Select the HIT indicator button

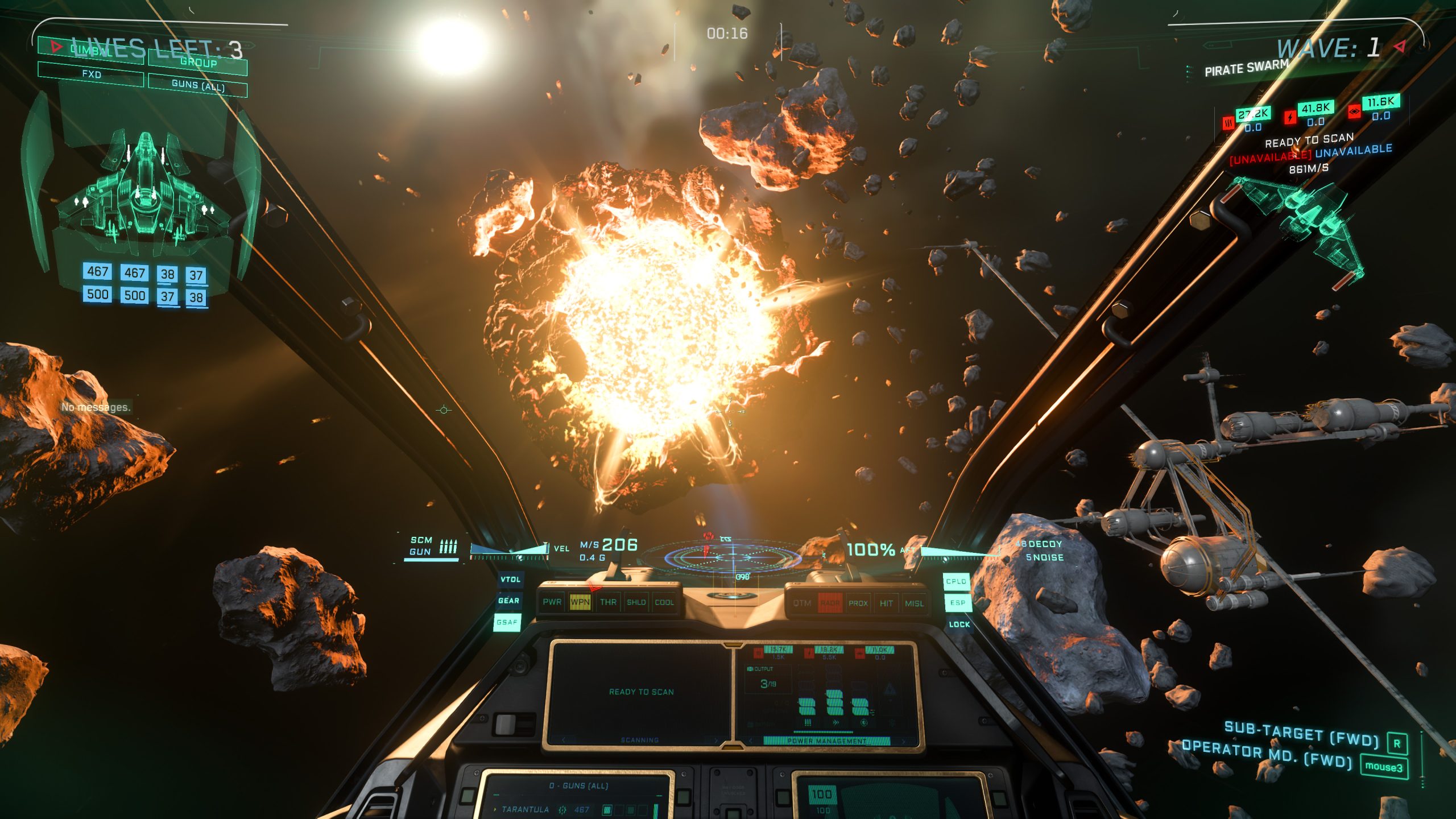[x=886, y=603]
